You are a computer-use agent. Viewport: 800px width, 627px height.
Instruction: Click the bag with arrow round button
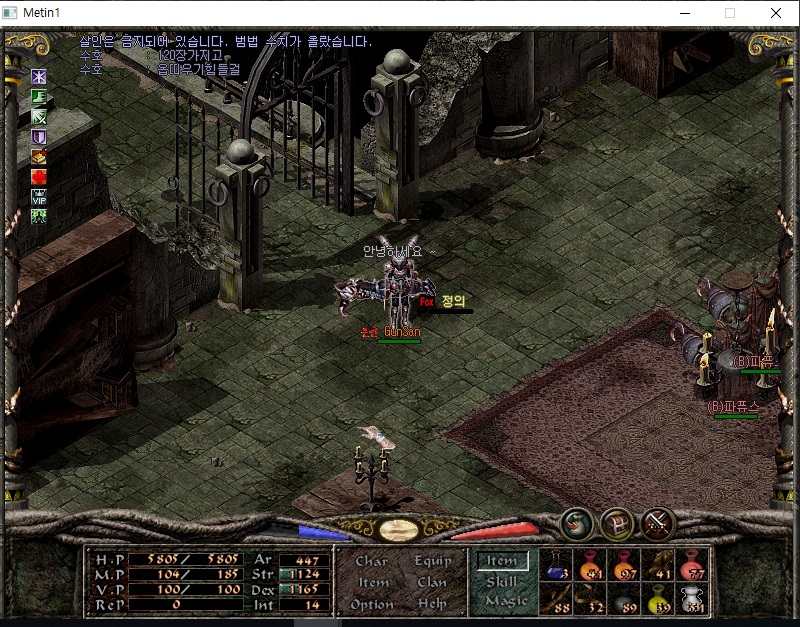(576, 524)
